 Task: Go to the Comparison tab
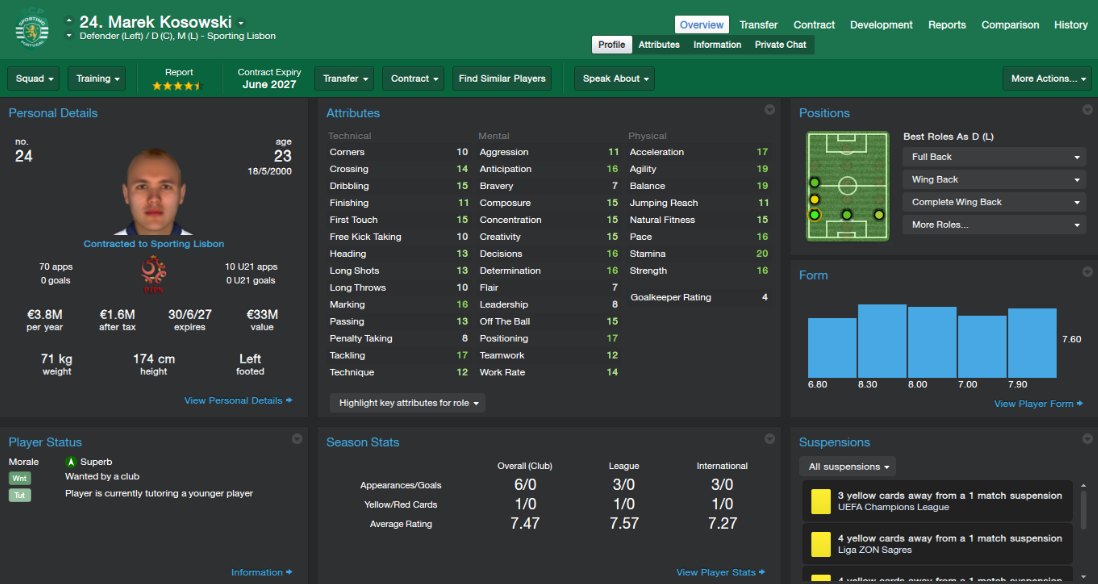[x=1010, y=25]
